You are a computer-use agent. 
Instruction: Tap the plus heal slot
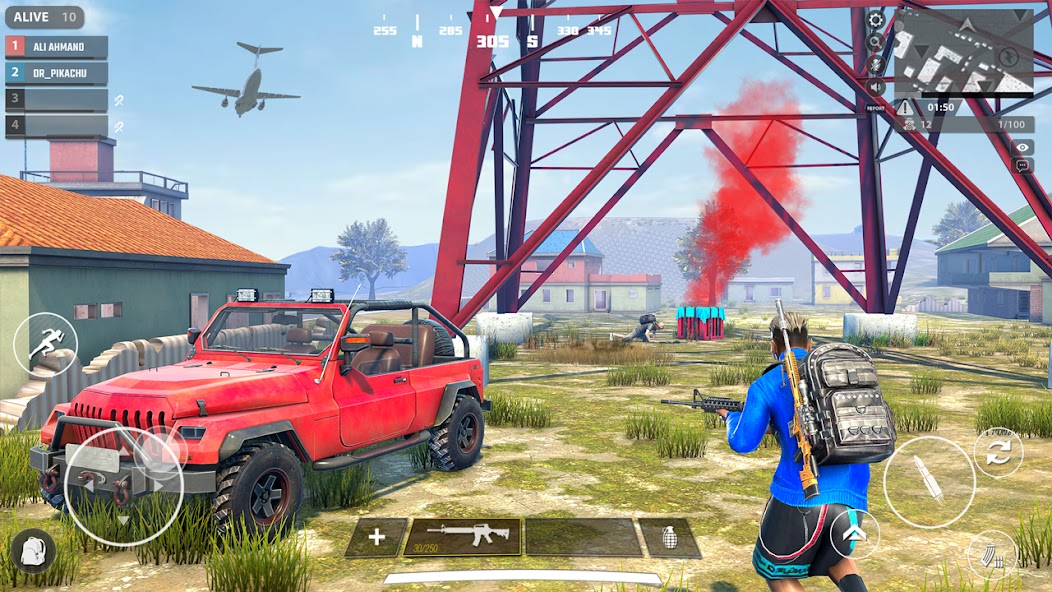tap(376, 538)
